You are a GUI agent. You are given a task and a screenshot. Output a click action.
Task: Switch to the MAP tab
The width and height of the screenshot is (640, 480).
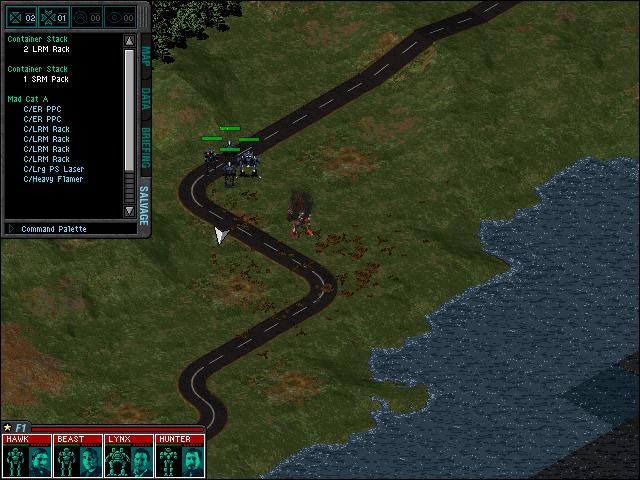coord(145,56)
